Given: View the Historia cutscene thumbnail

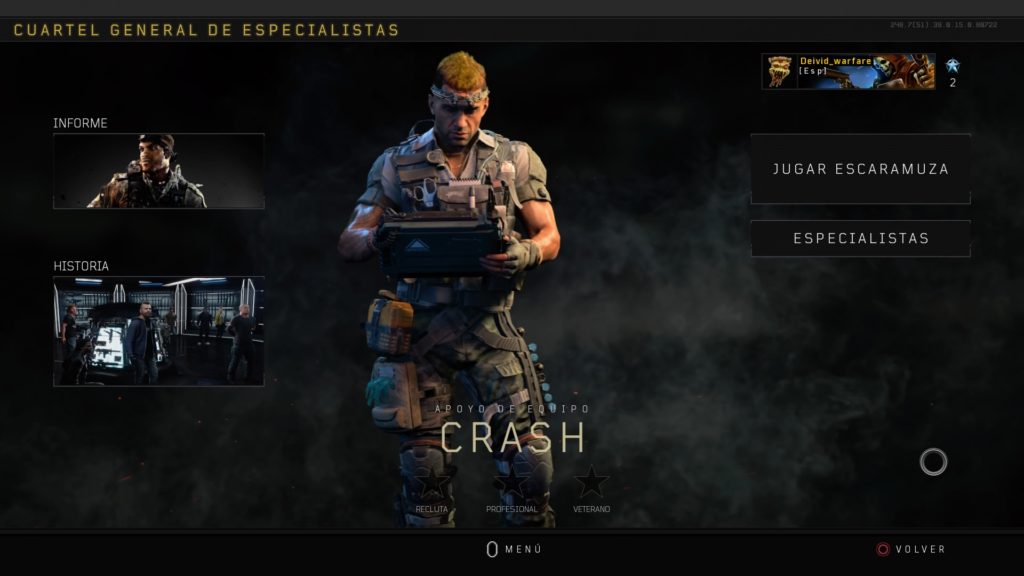Looking at the screenshot, I should coord(159,331).
